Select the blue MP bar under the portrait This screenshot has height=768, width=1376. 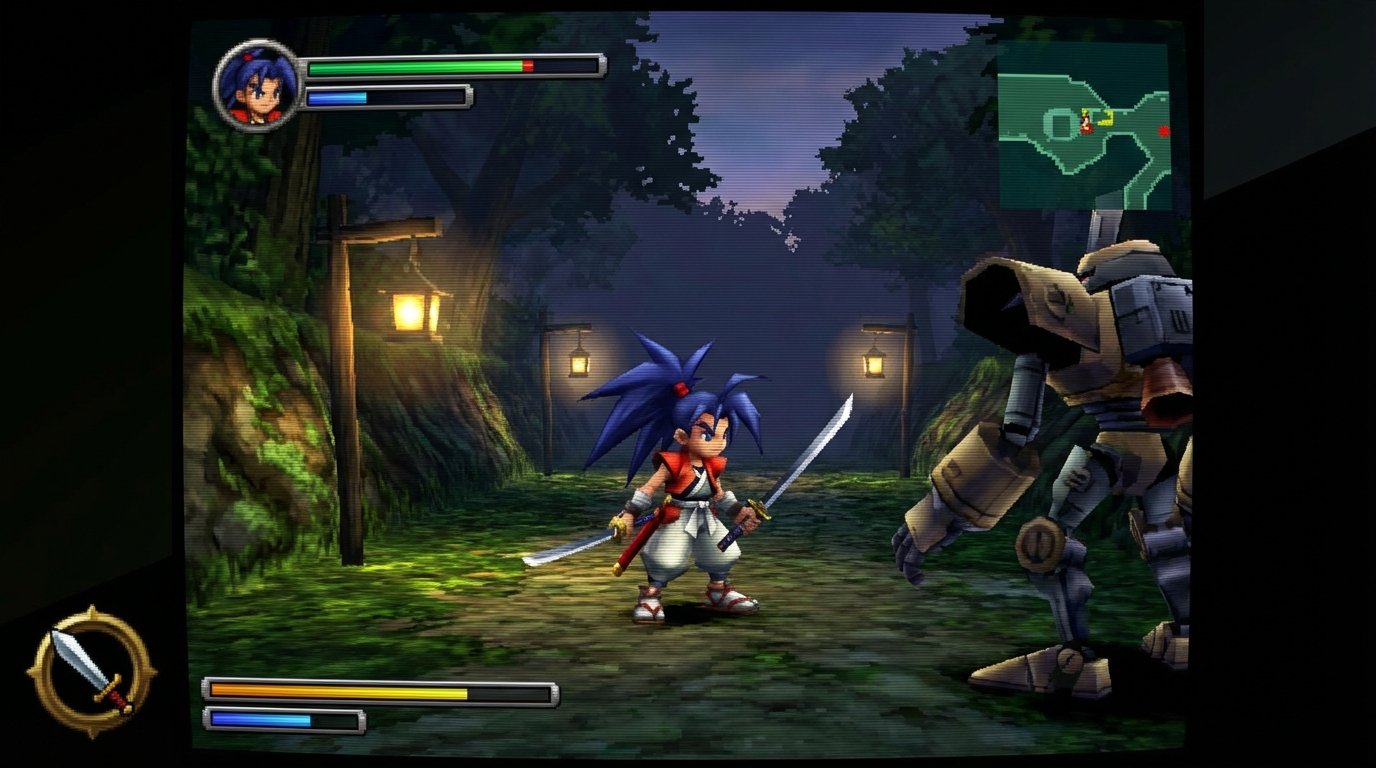(x=340, y=98)
